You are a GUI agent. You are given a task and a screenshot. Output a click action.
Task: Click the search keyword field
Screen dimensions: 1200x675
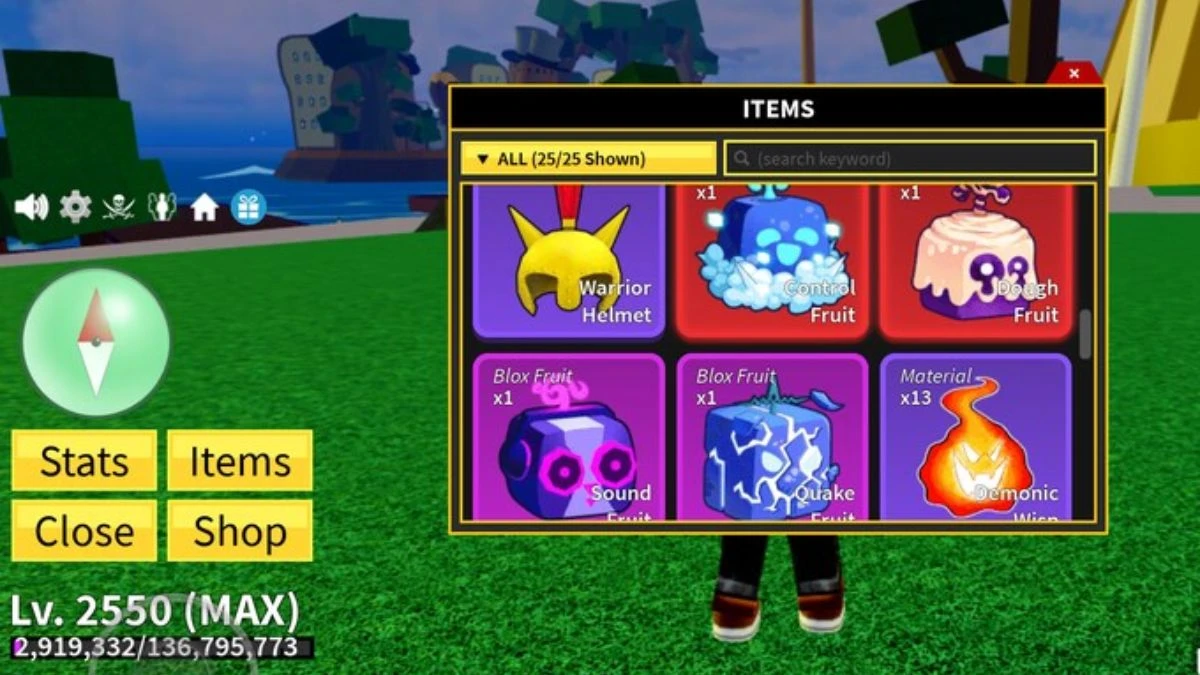pyautogui.click(x=910, y=159)
